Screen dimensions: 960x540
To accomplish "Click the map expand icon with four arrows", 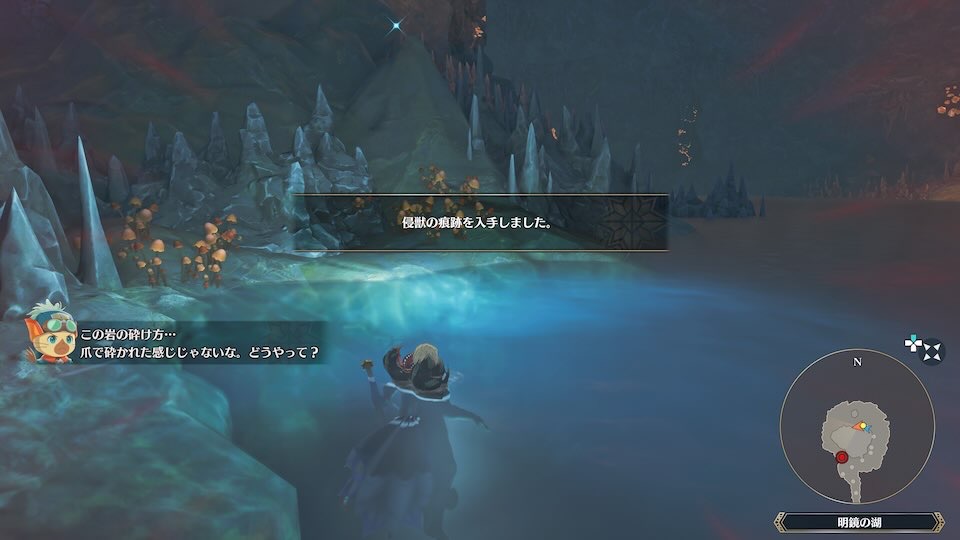I will pyautogui.click(x=931, y=352).
